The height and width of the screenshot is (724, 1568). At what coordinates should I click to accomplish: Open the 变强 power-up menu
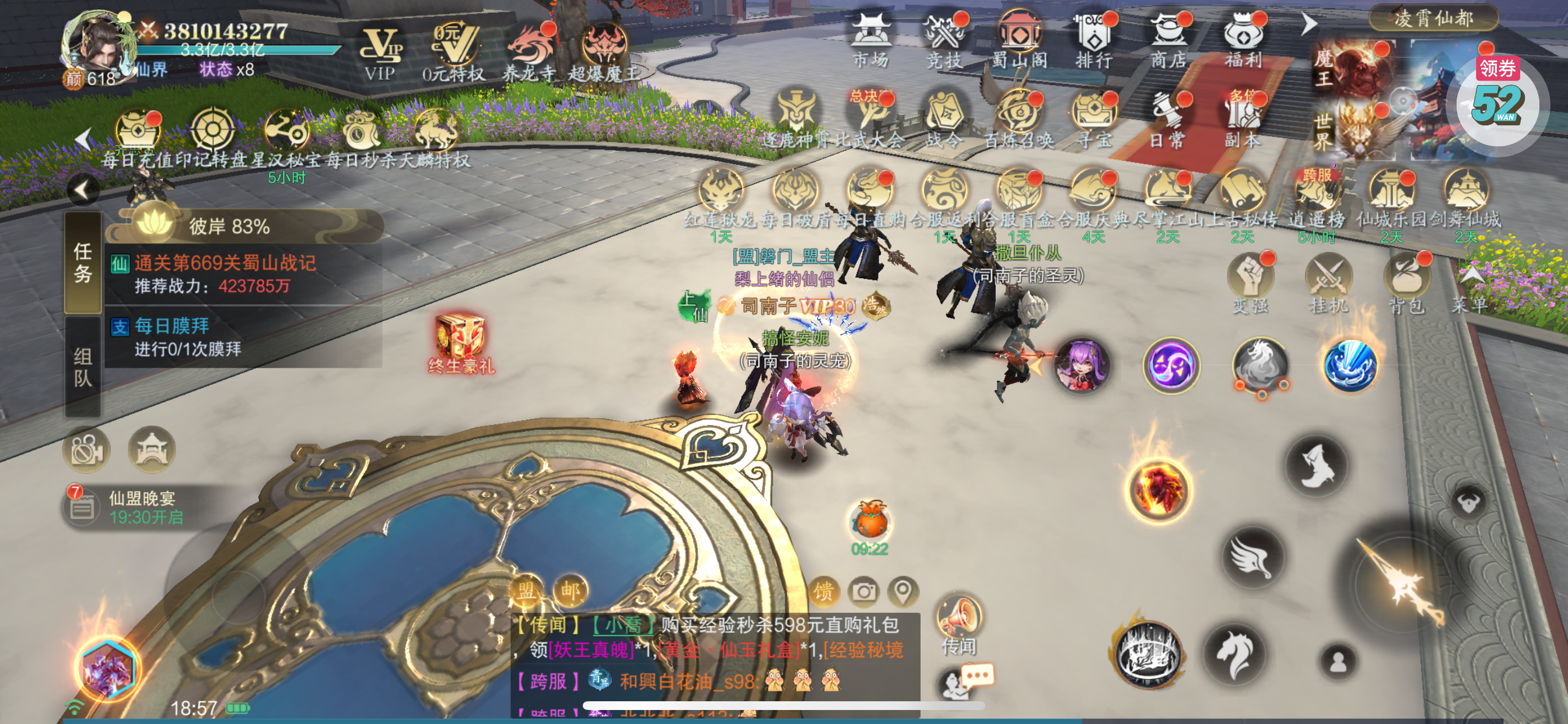click(1250, 284)
